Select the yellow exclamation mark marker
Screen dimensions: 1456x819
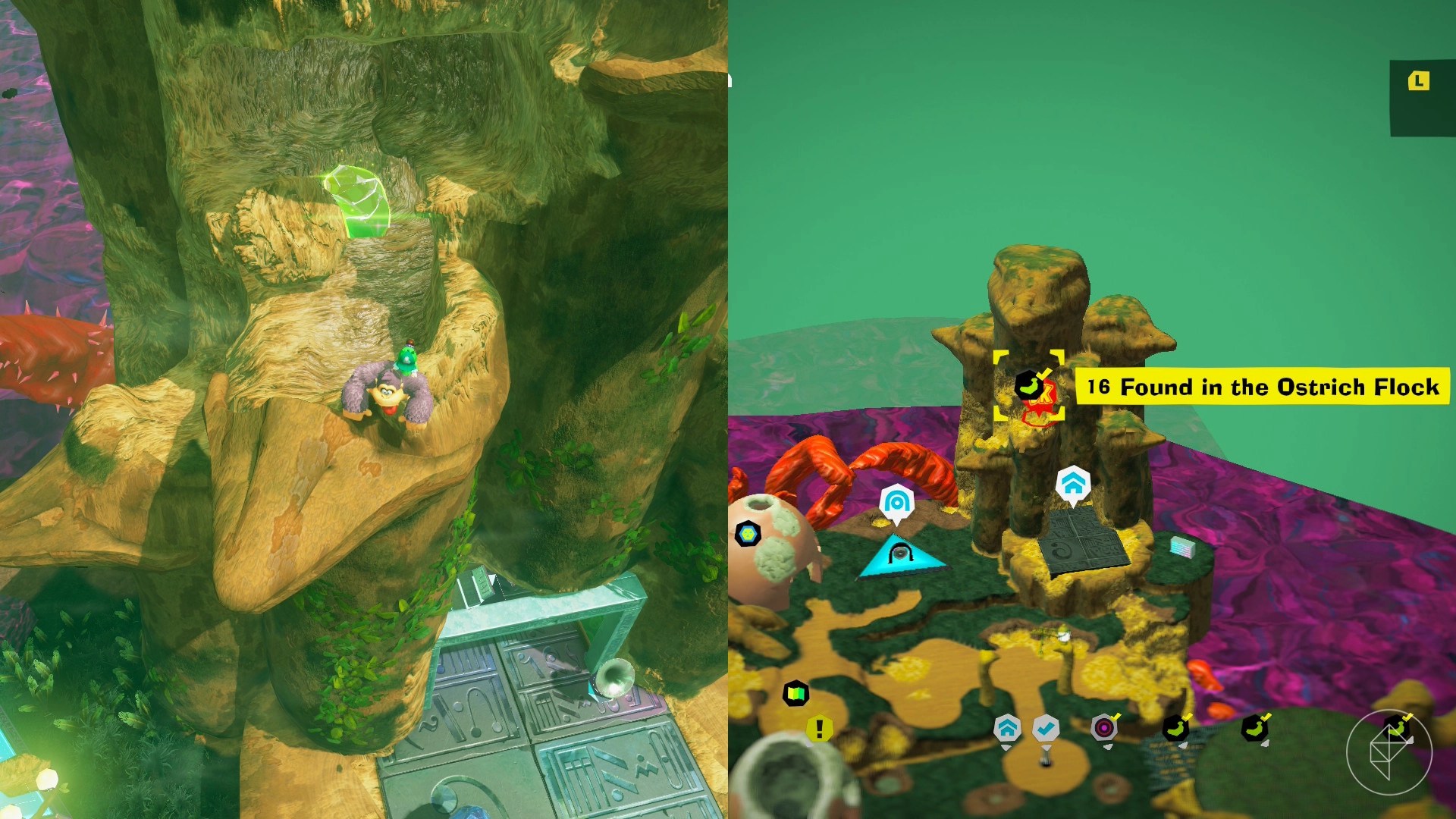click(x=819, y=729)
